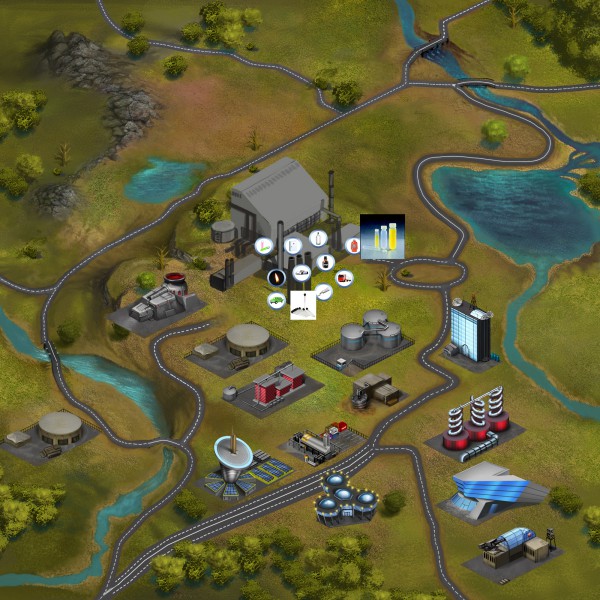This screenshot has width=600, height=600.
Task: Select the candle flame product icon
Action: [x=279, y=277]
